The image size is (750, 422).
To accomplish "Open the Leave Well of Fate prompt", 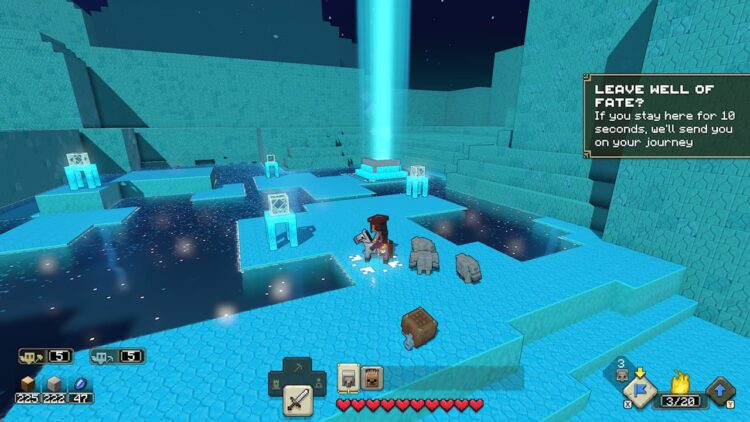I will click(x=666, y=114).
